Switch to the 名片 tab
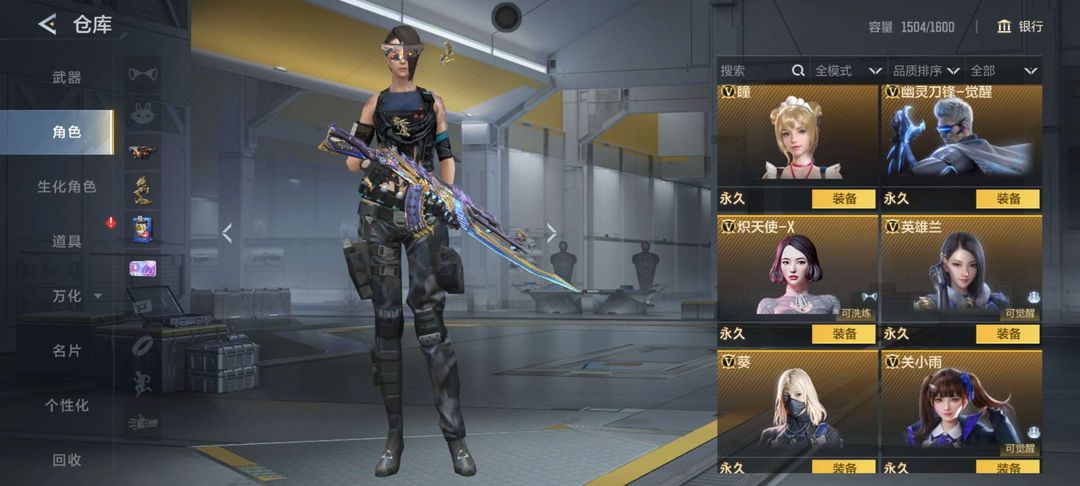Image resolution: width=1080 pixels, height=486 pixels. [x=67, y=351]
